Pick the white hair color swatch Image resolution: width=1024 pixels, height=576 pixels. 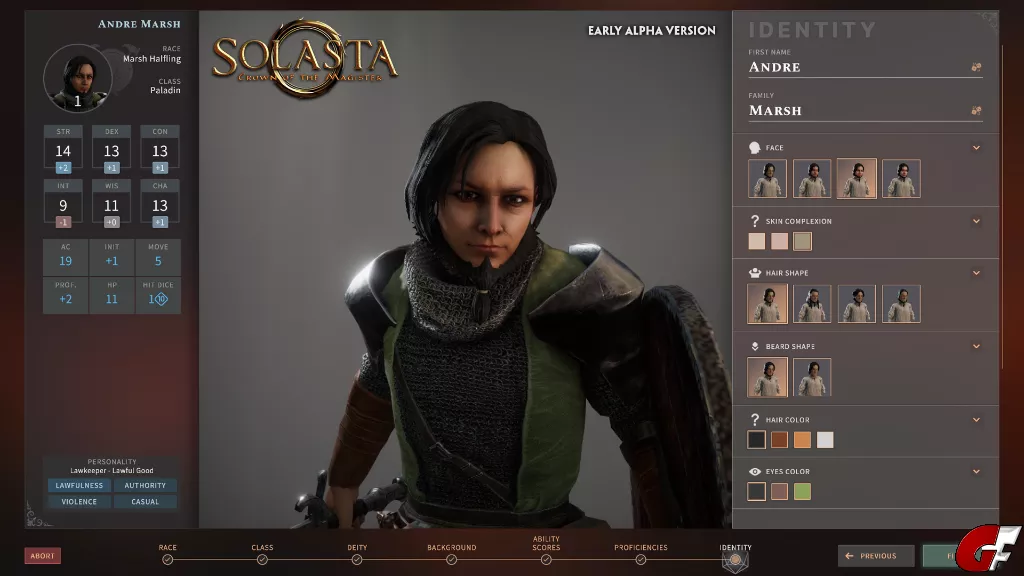(x=825, y=440)
